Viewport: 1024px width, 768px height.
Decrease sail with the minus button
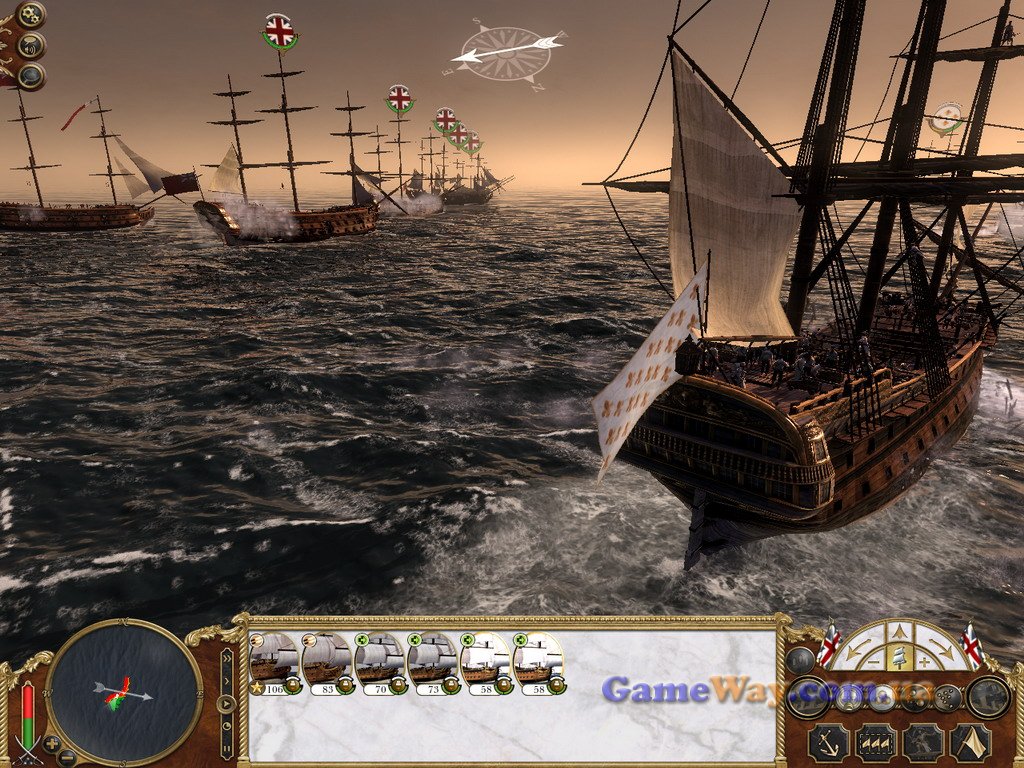(875, 661)
